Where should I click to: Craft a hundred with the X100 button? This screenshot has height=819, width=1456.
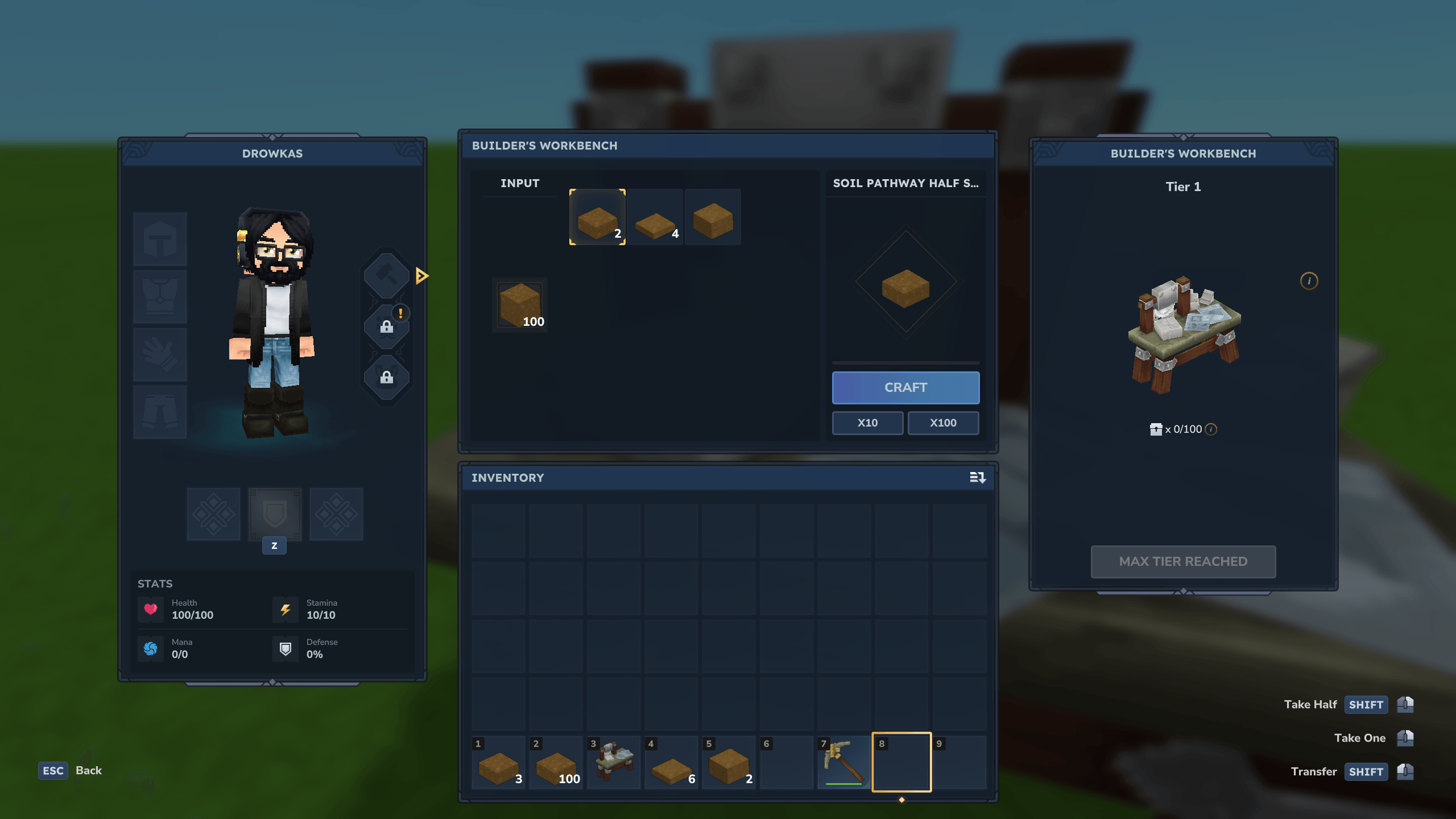pos(943,423)
